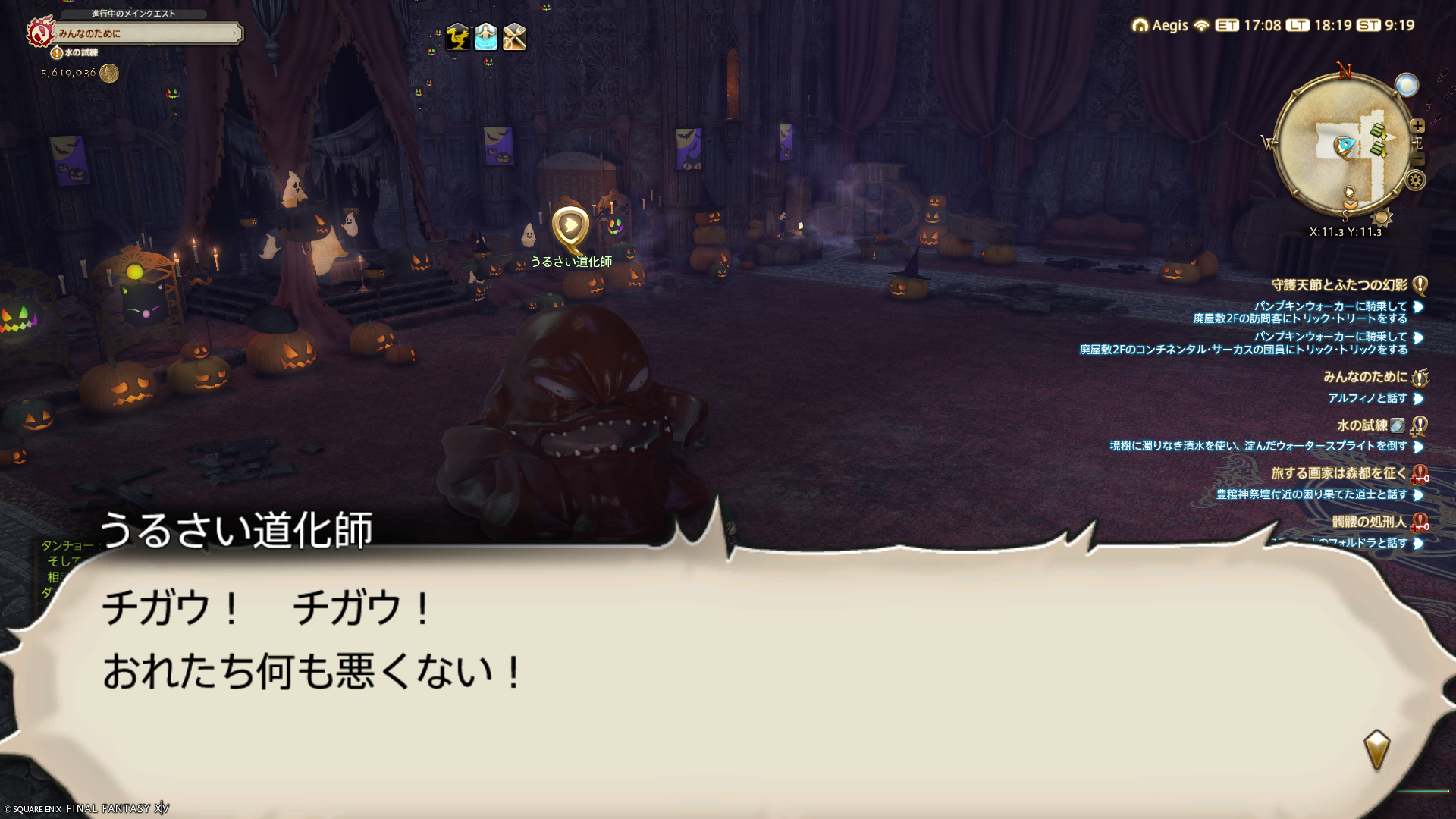The height and width of the screenshot is (819, 1456).
Task: Advance dialogue with the gold arrow indicator
Action: pyautogui.click(x=1376, y=749)
